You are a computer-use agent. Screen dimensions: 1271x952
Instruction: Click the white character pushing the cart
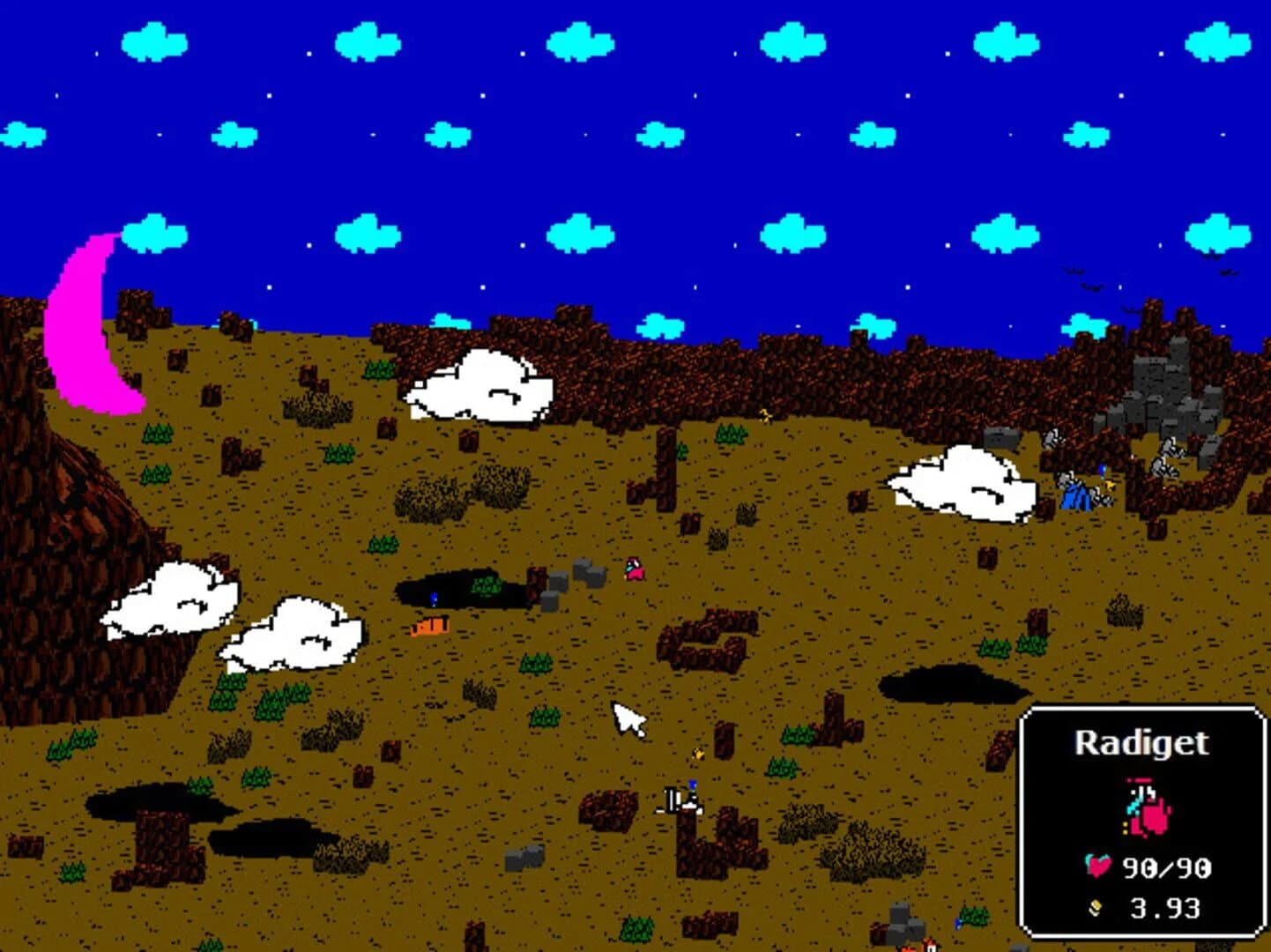pos(683,798)
